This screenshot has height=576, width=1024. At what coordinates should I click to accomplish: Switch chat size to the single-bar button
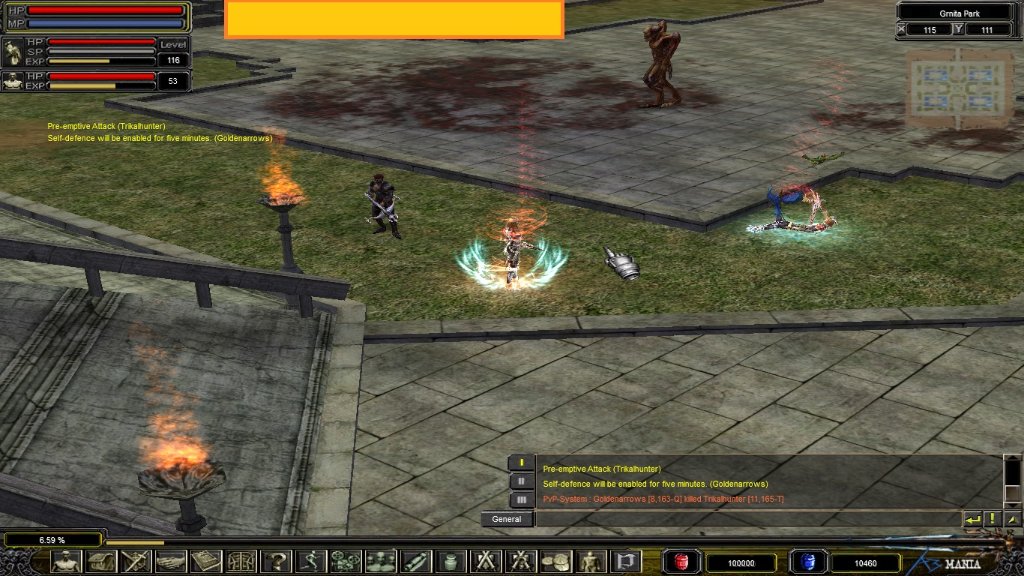522,463
